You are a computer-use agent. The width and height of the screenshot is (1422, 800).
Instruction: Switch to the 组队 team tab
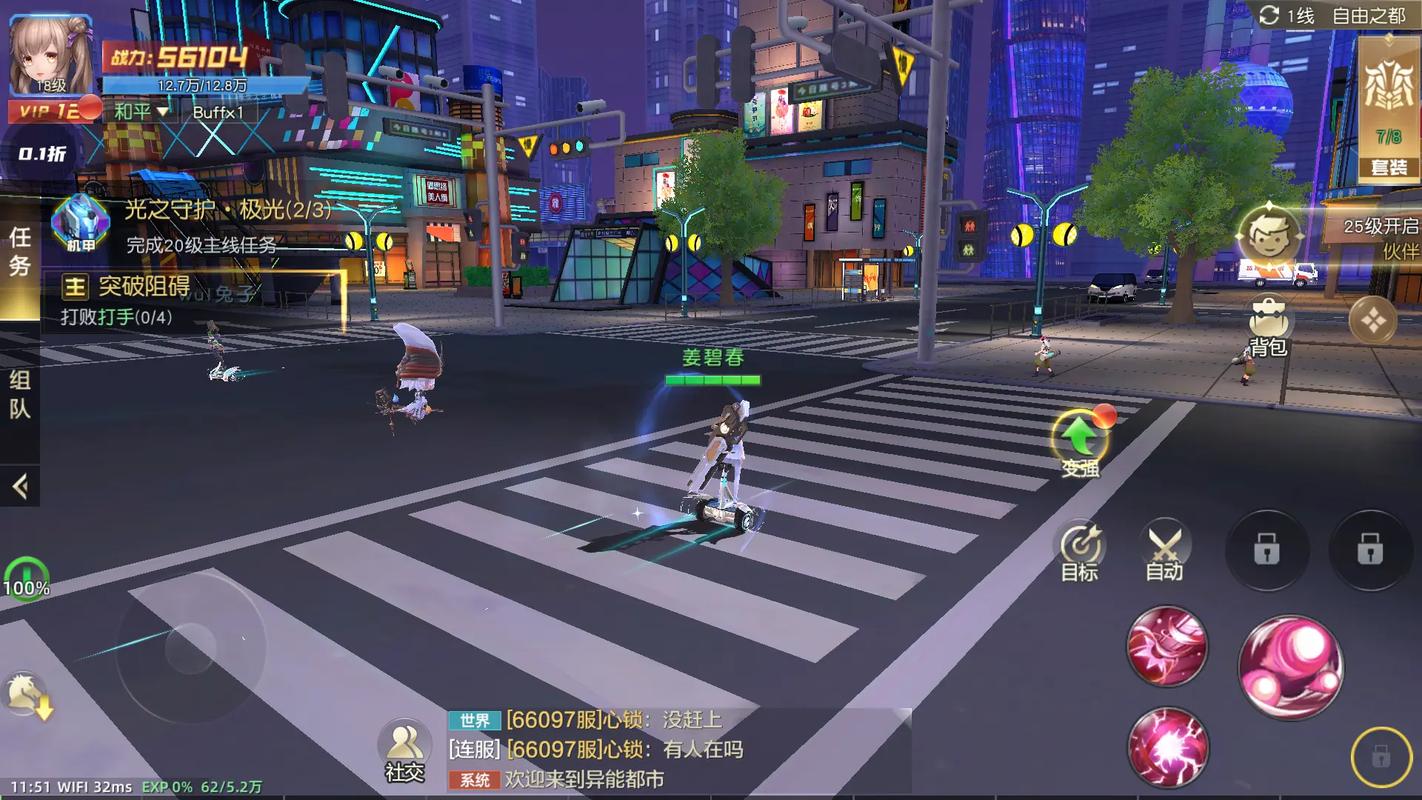pyautogui.click(x=20, y=394)
